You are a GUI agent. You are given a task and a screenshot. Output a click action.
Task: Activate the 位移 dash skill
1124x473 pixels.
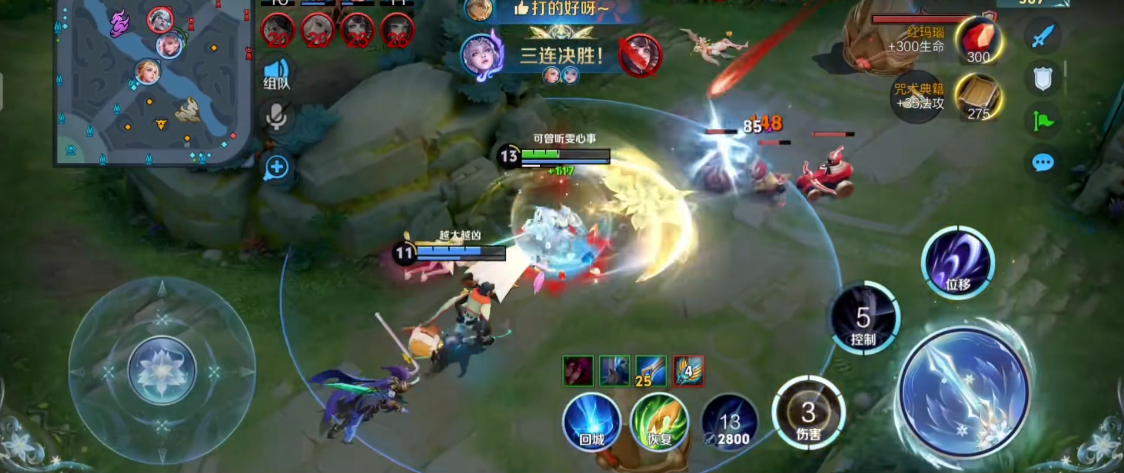point(957,262)
